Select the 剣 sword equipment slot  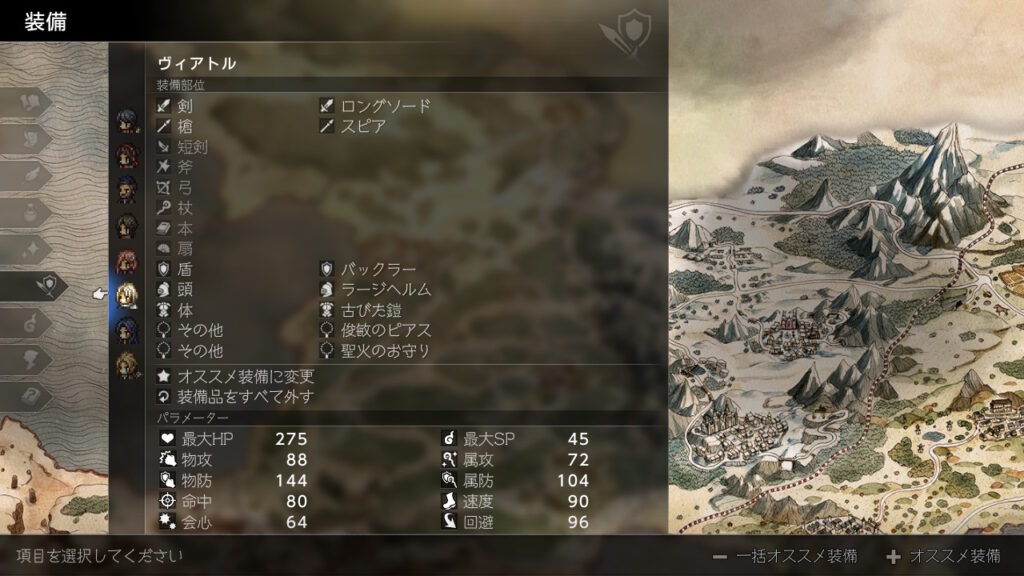tap(185, 106)
